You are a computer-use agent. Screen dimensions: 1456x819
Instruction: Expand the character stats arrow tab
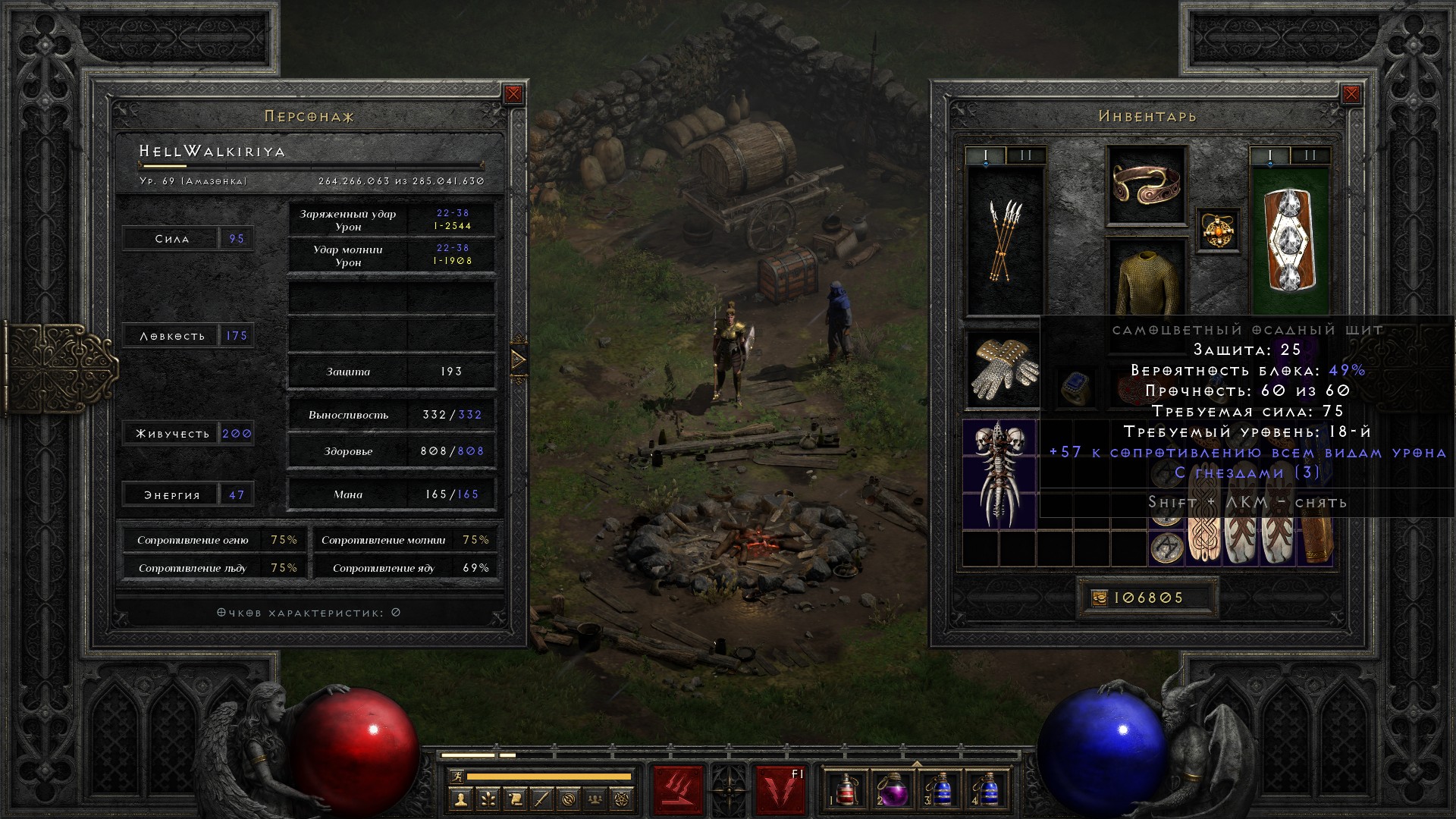coord(519,359)
